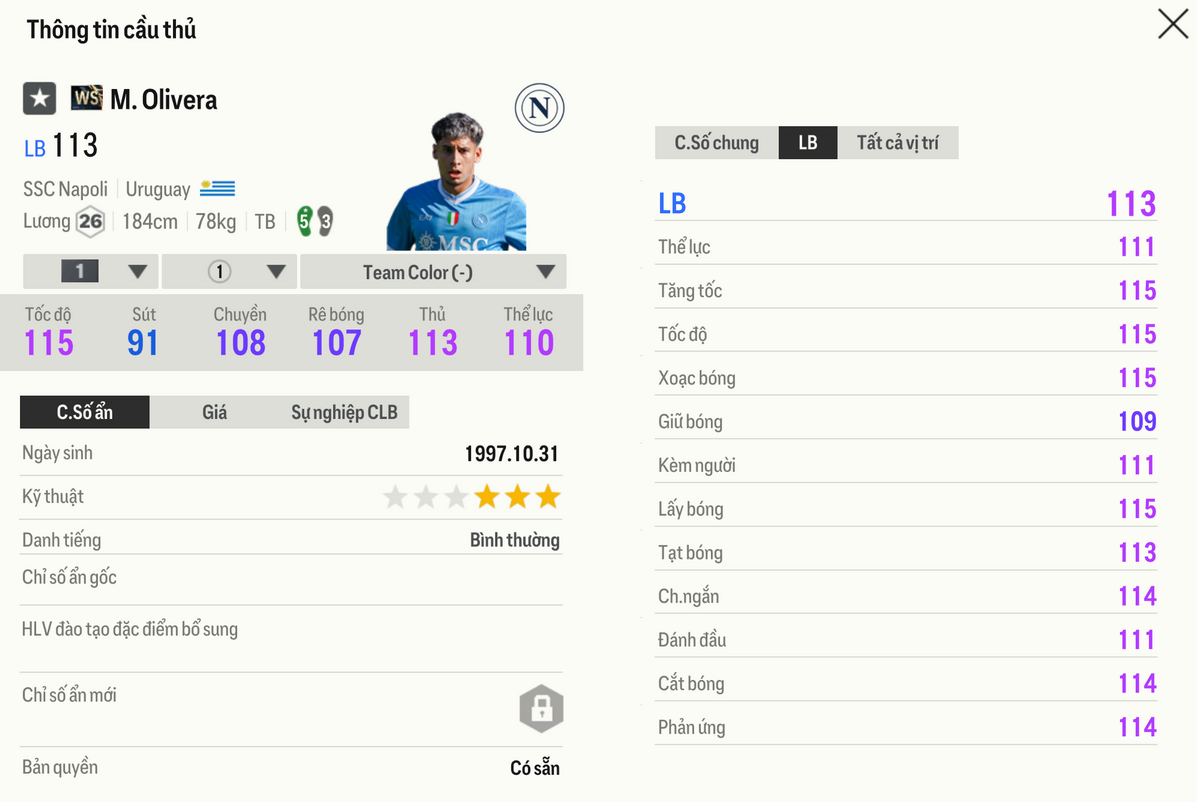
Task: Open the Team Color dropdown
Action: pos(432,272)
